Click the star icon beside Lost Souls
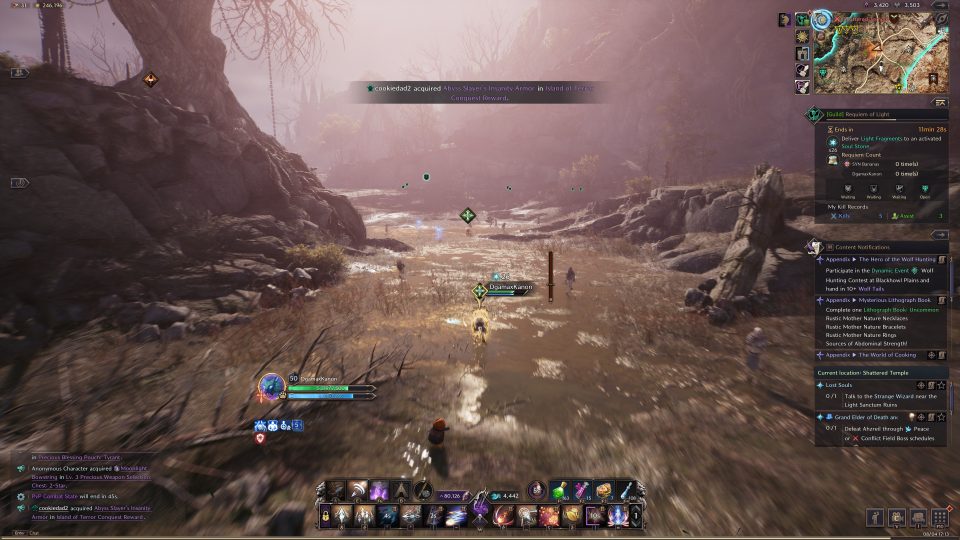Image resolution: width=960 pixels, height=540 pixels. (941, 385)
